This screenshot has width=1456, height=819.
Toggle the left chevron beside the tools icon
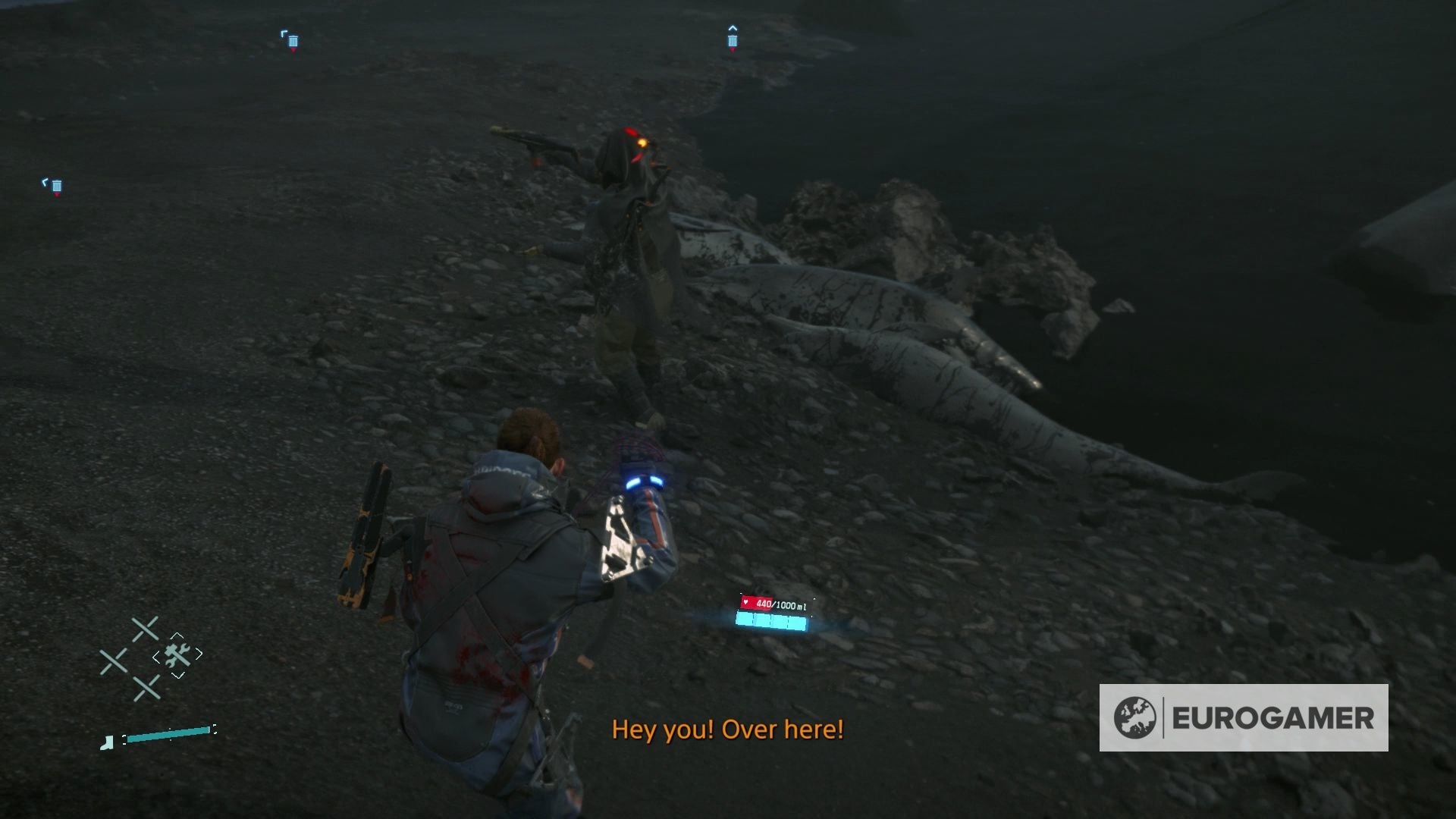click(x=157, y=657)
